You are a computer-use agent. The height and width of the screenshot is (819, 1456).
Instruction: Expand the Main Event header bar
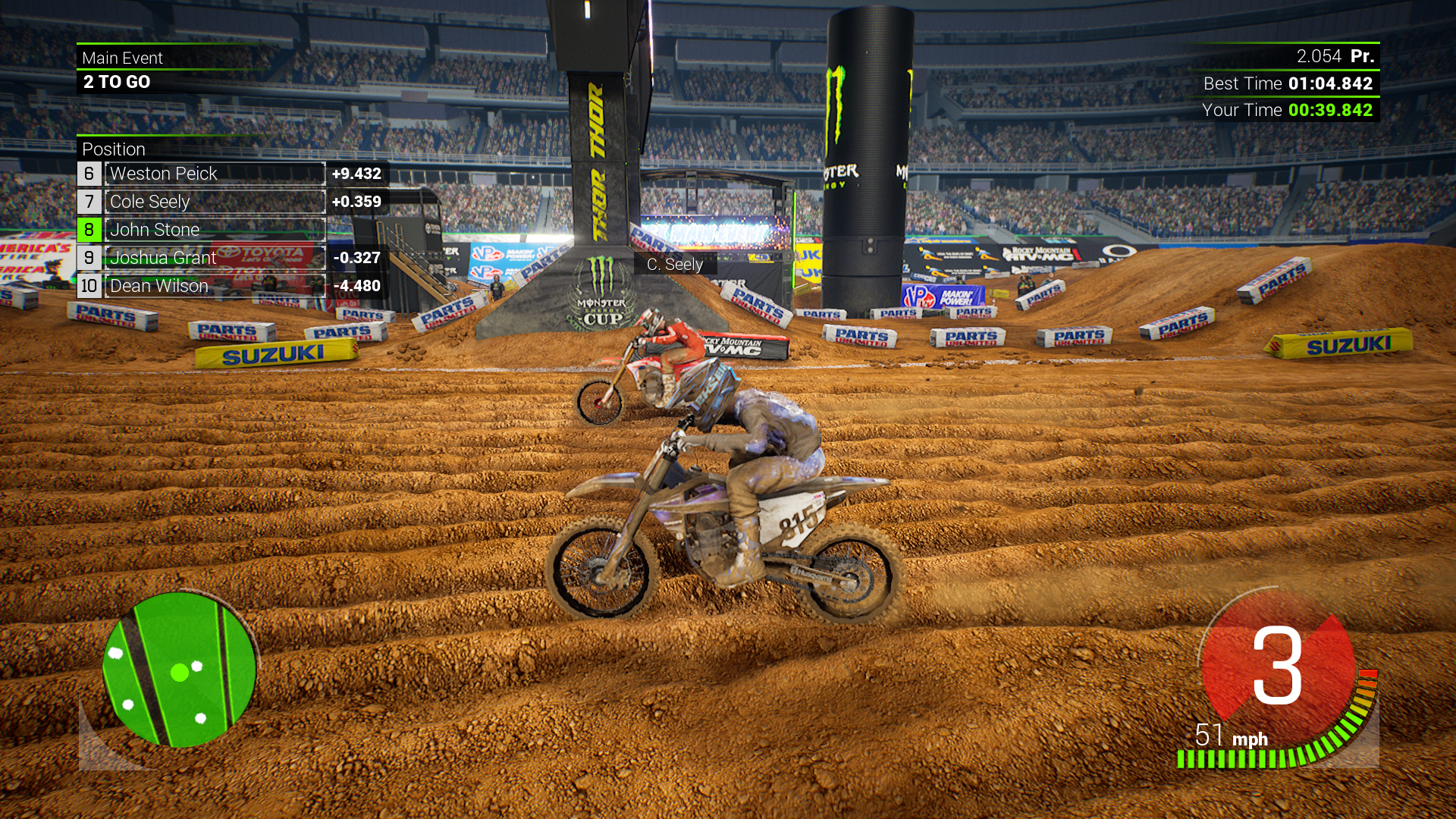pos(122,58)
